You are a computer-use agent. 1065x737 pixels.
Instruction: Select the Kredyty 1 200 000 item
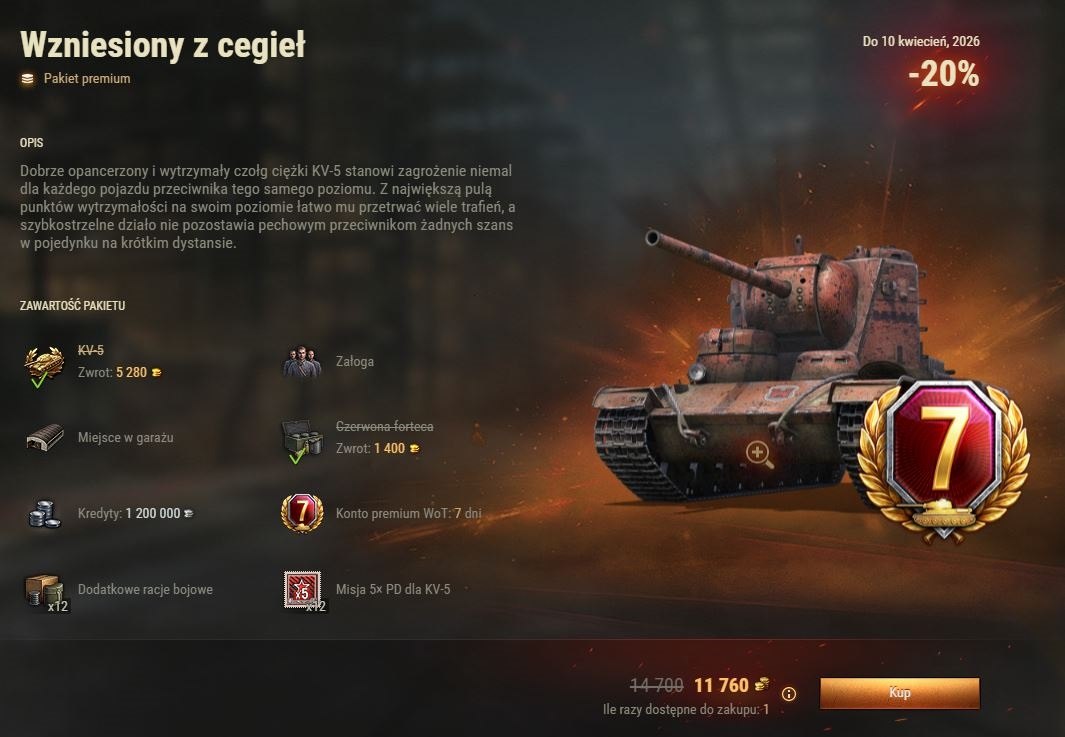click(44, 514)
